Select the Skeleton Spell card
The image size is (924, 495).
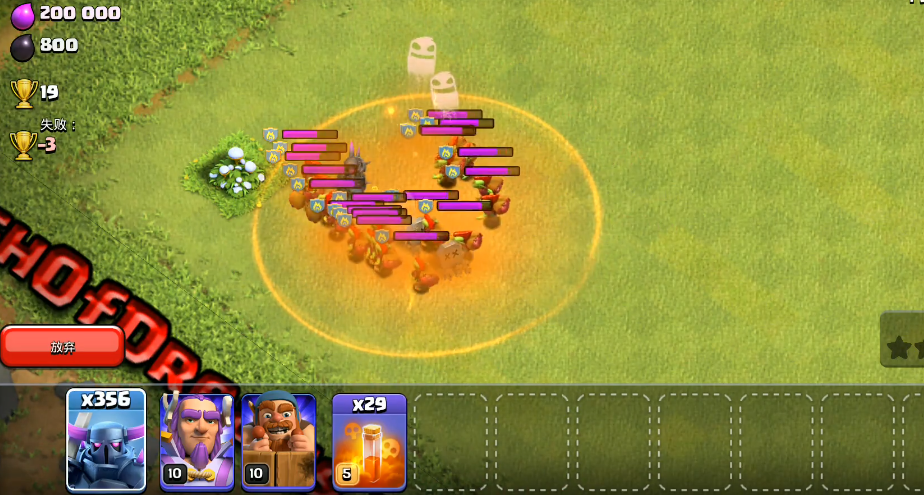[x=369, y=440]
